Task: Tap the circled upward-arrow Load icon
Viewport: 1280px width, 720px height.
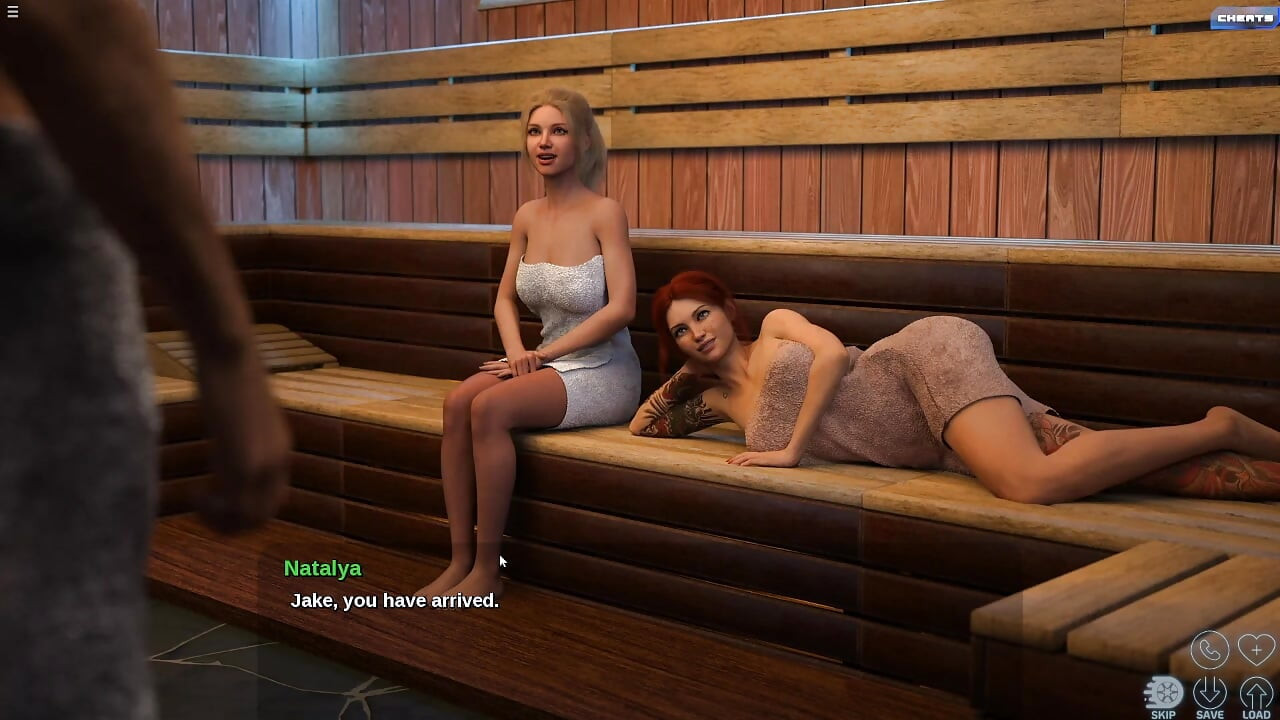Action: (1256, 690)
